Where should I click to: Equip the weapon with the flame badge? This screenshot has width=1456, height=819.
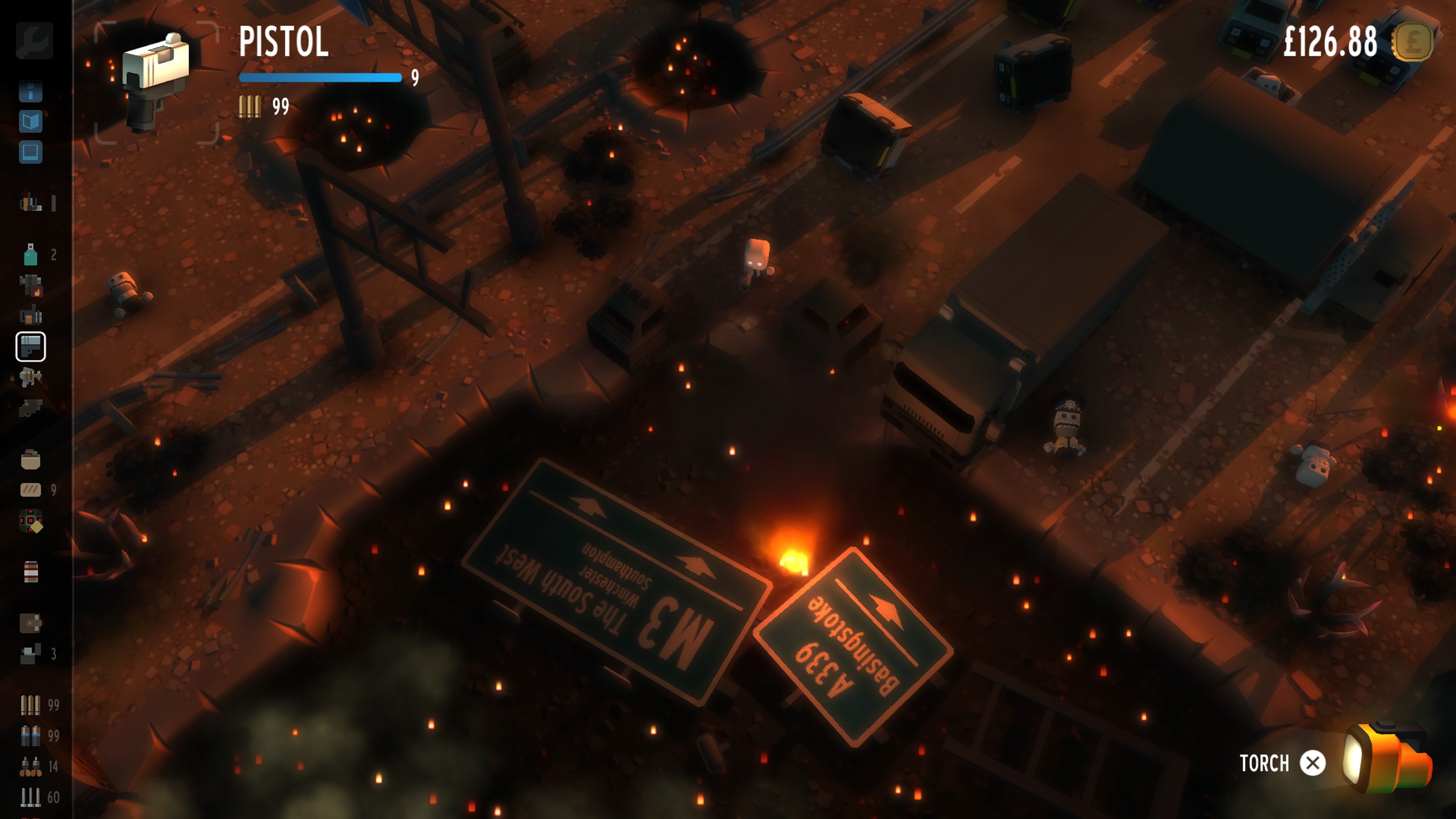coord(30,286)
